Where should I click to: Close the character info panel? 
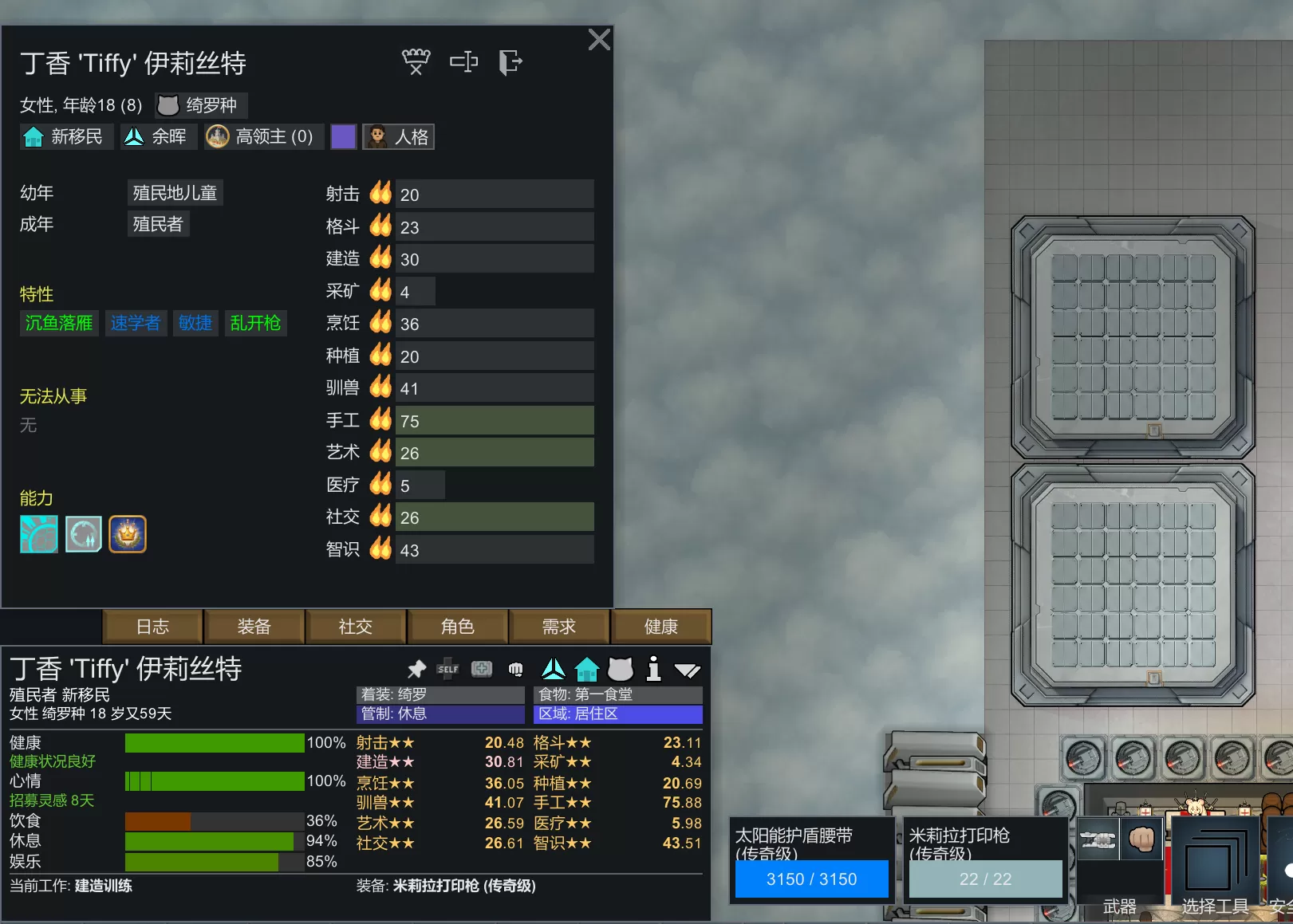pyautogui.click(x=599, y=40)
